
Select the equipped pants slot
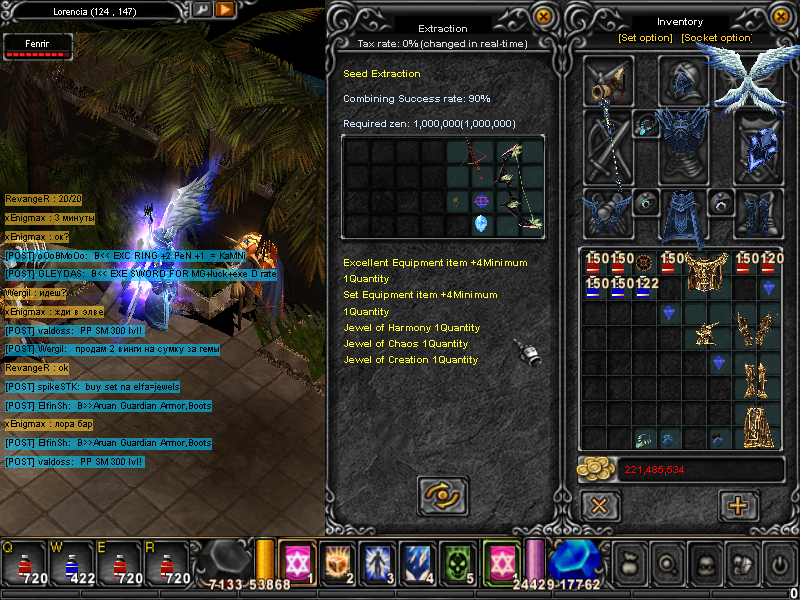(685, 212)
